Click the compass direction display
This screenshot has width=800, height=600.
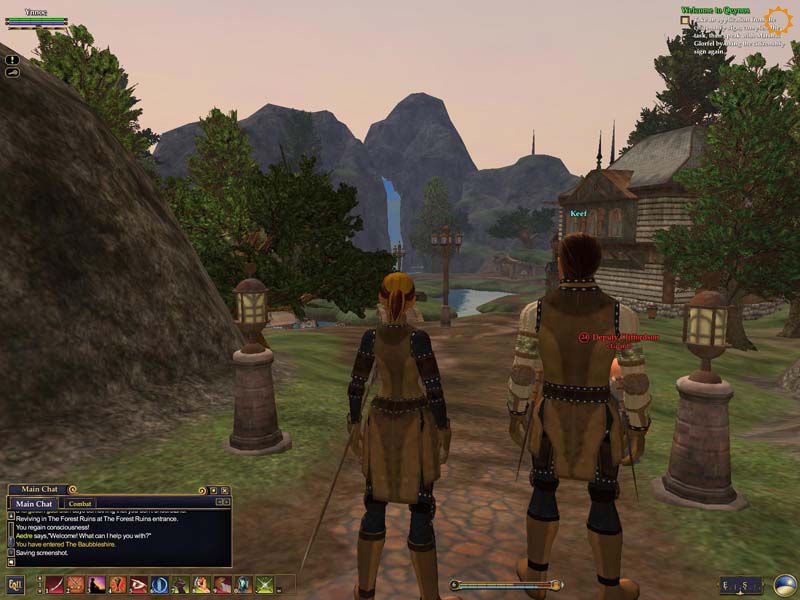(741, 585)
